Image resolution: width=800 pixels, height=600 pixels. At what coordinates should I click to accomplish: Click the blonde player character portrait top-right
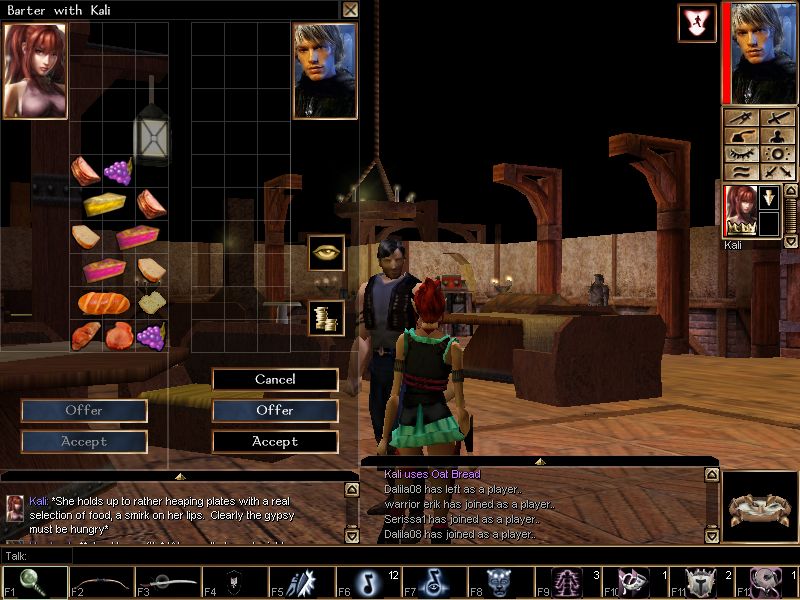tap(764, 52)
